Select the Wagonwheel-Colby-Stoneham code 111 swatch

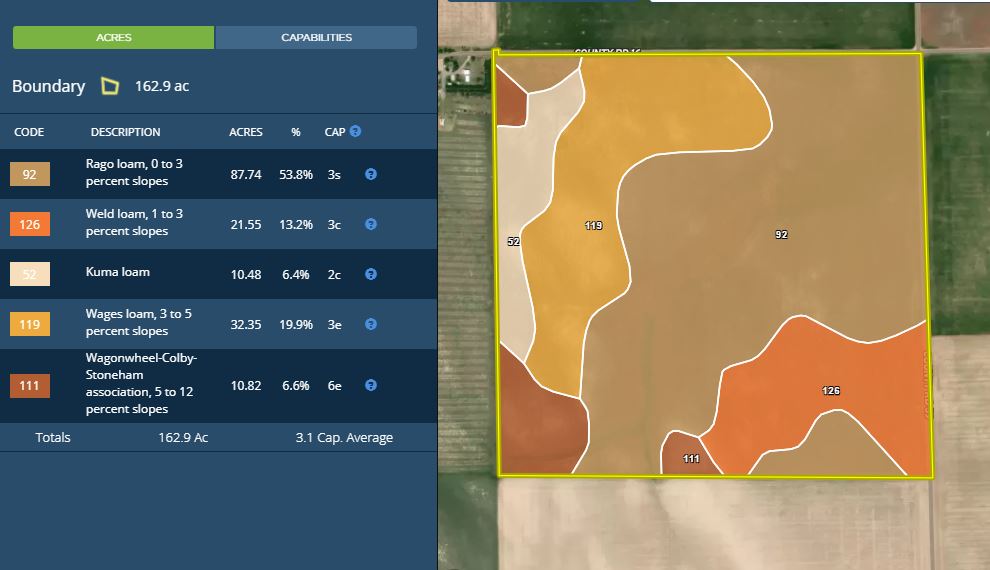pyautogui.click(x=30, y=385)
